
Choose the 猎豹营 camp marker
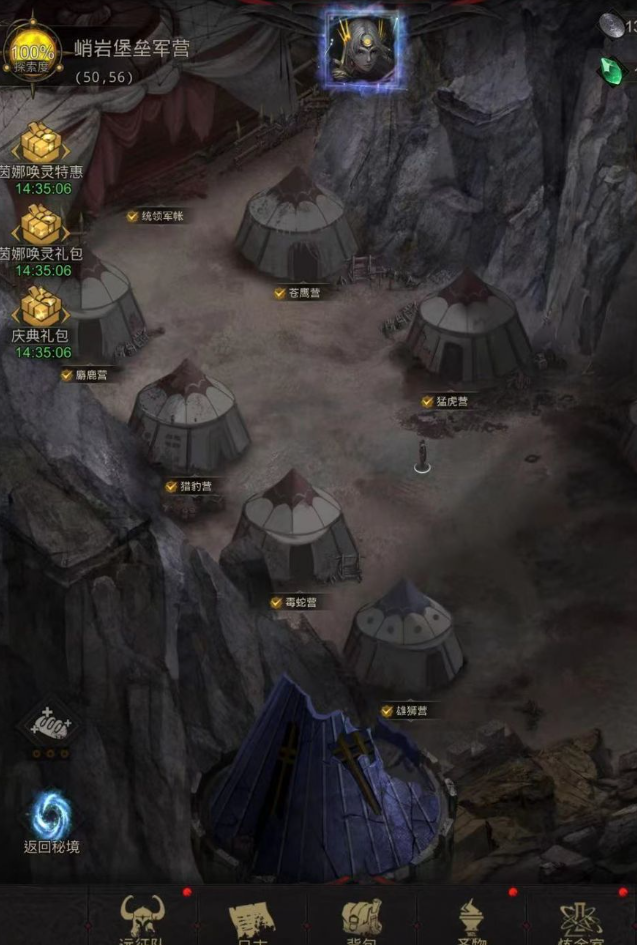click(189, 487)
